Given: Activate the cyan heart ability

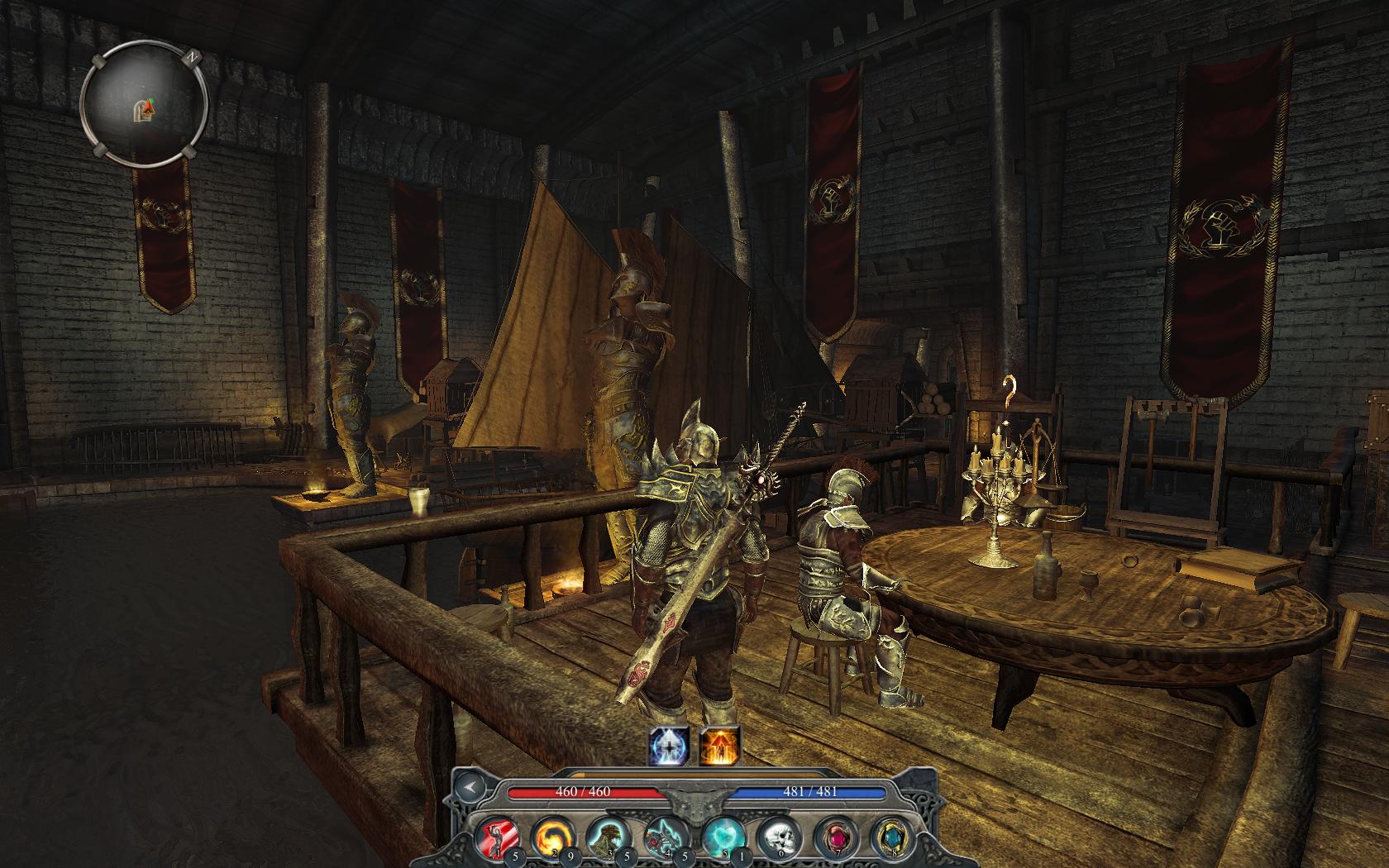Looking at the screenshot, I should 722,836.
